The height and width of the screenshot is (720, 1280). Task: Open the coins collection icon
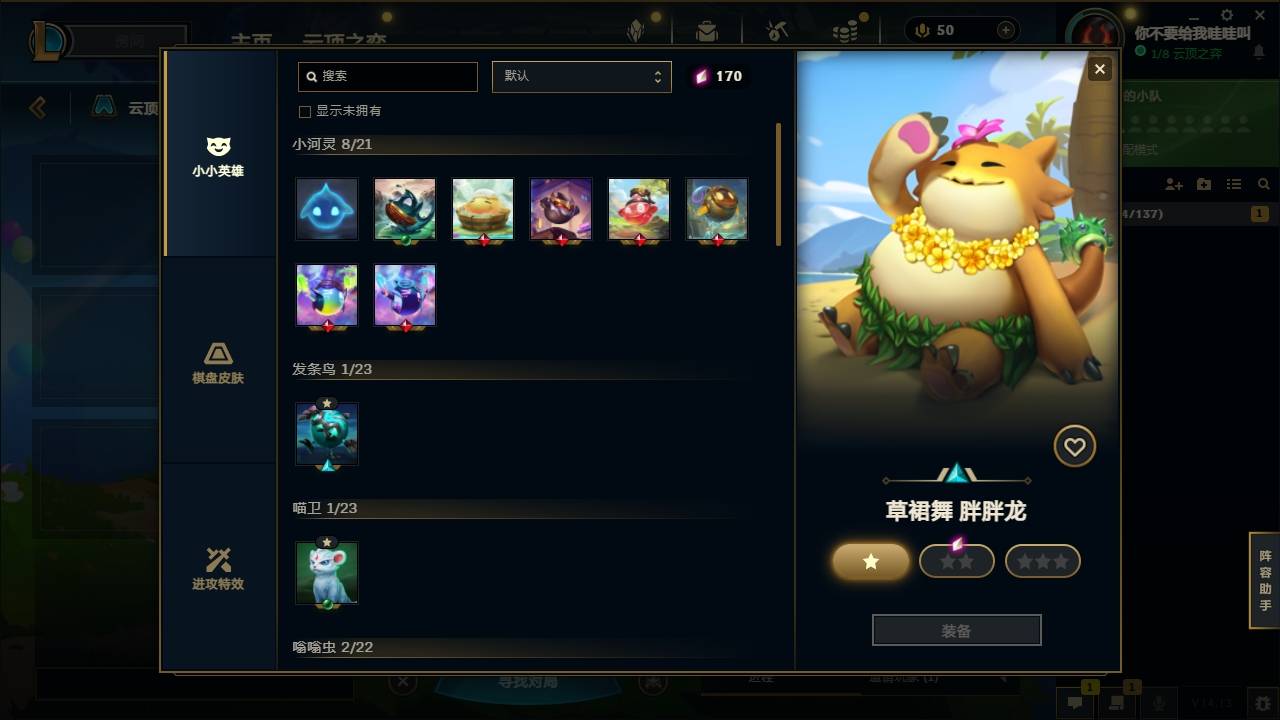click(x=845, y=30)
